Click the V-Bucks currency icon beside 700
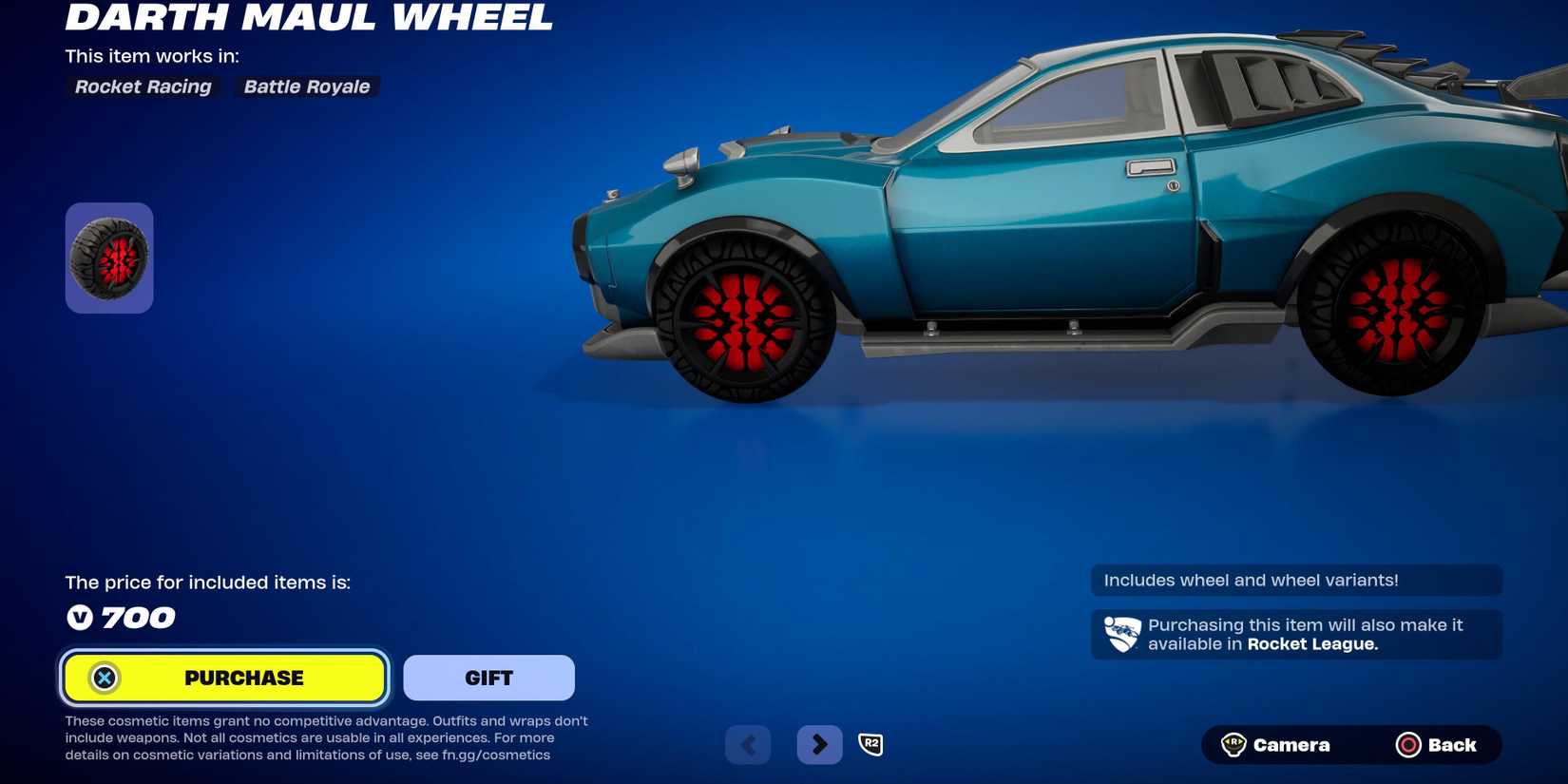The height and width of the screenshot is (784, 1568). click(82, 618)
